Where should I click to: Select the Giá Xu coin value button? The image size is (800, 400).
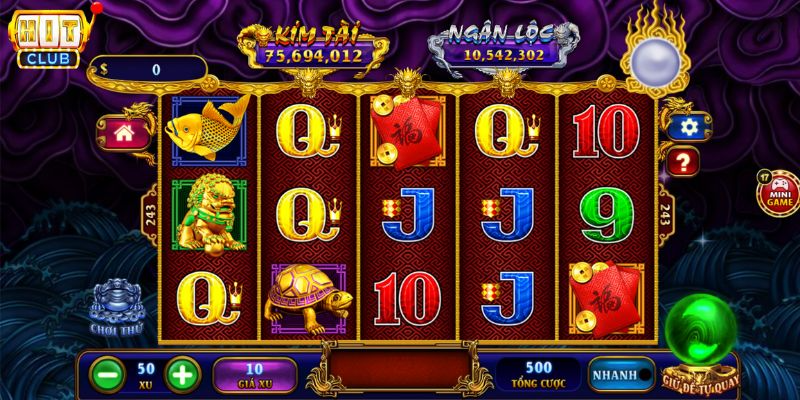254,375
